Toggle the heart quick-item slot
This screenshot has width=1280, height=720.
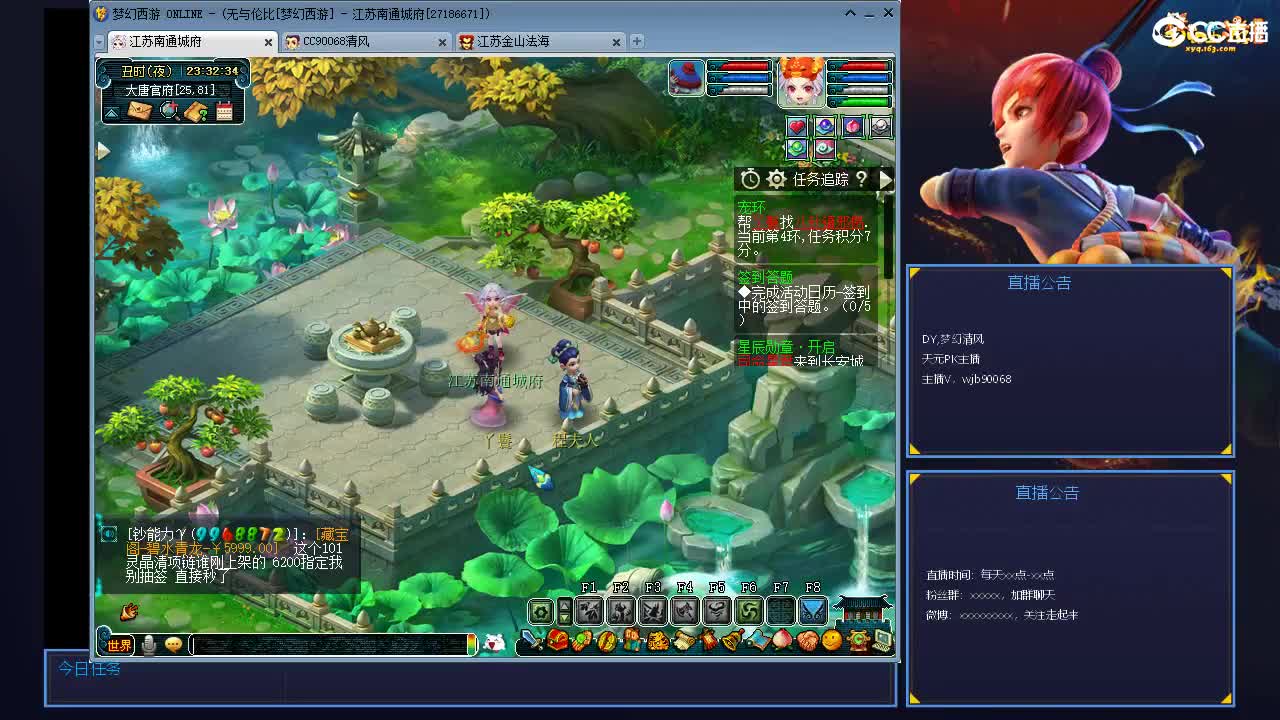tap(795, 126)
